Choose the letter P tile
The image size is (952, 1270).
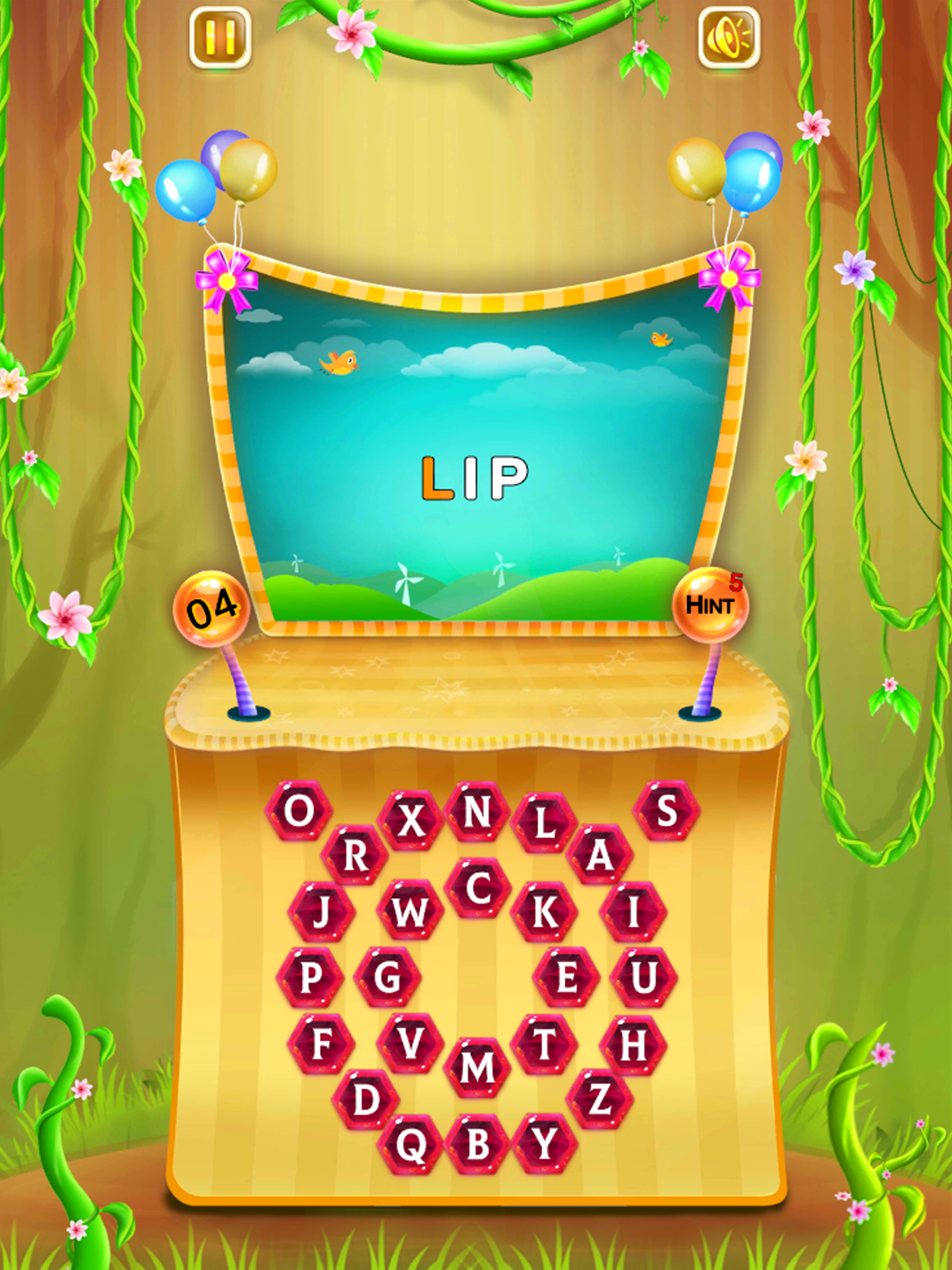click(310, 978)
